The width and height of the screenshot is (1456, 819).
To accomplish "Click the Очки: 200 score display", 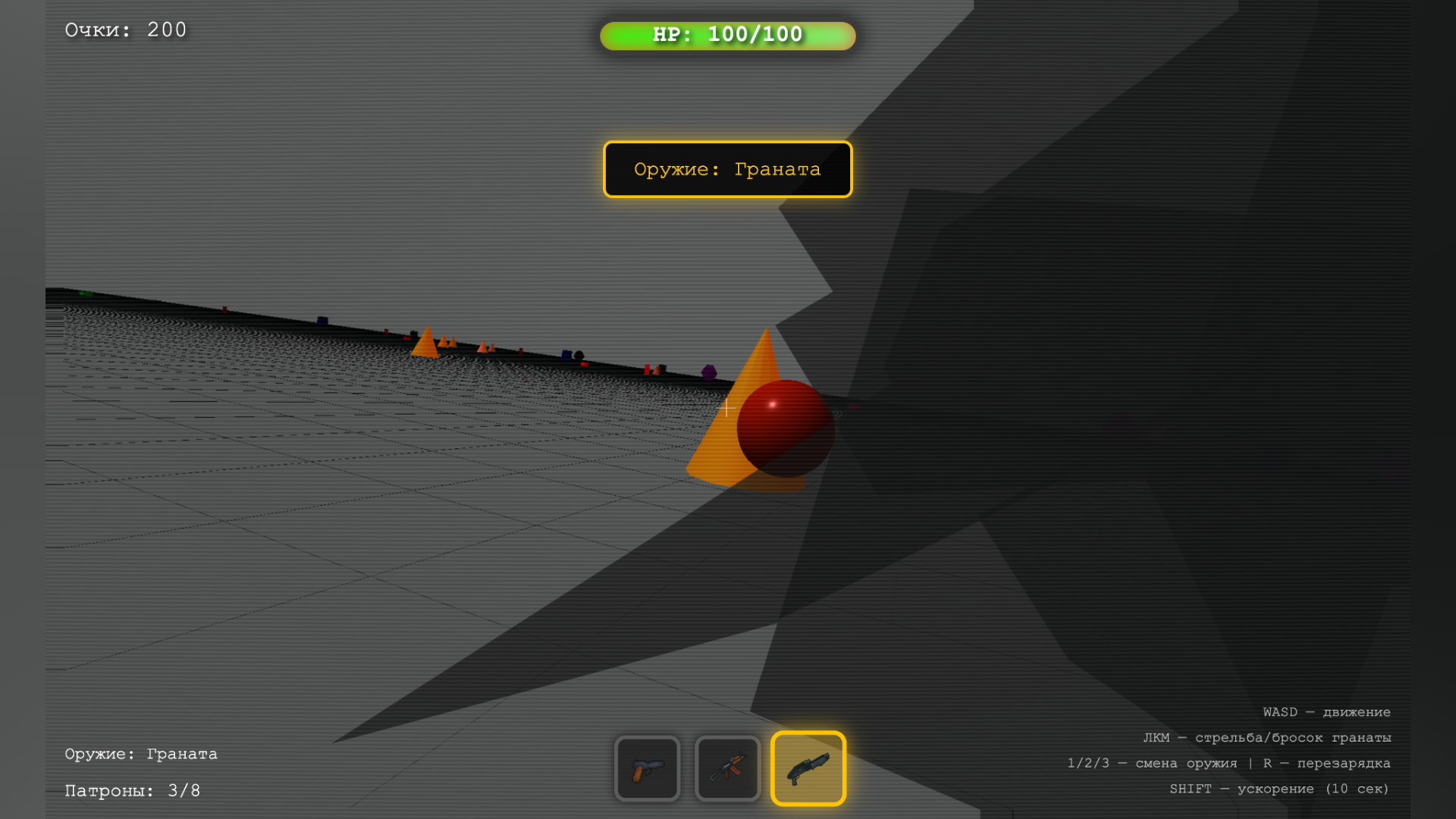I will tap(125, 29).
